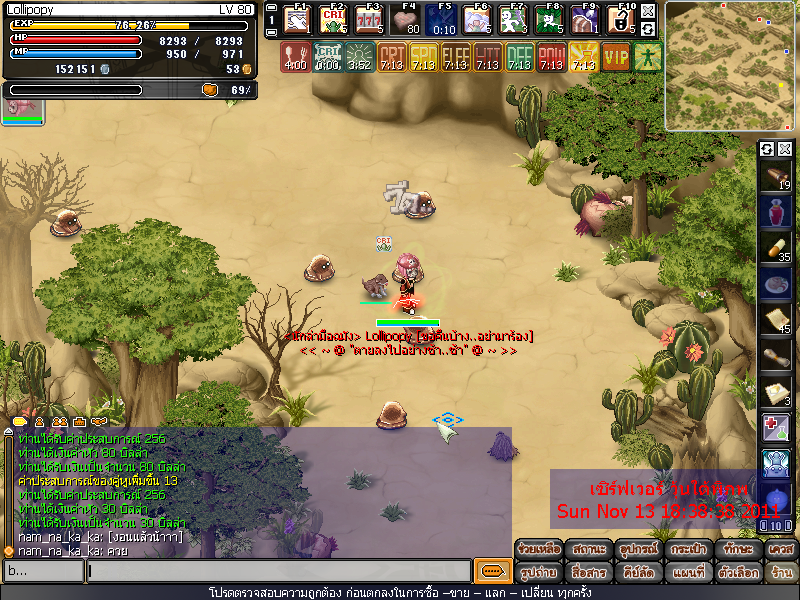Open the ร้าน (Shop) button
Viewport: 800px width, 600px height.
click(x=779, y=573)
